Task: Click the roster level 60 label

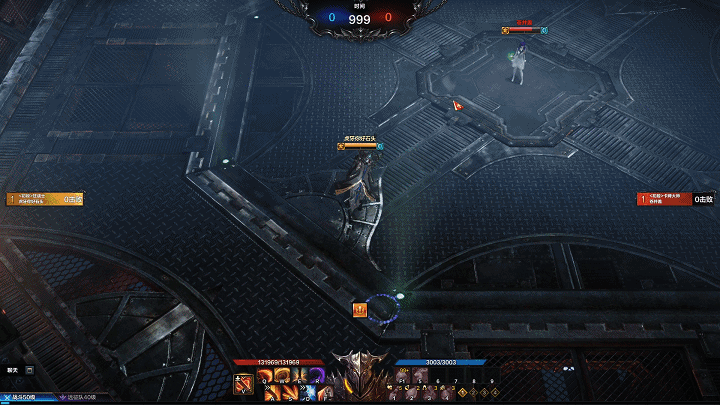Action: (80, 398)
